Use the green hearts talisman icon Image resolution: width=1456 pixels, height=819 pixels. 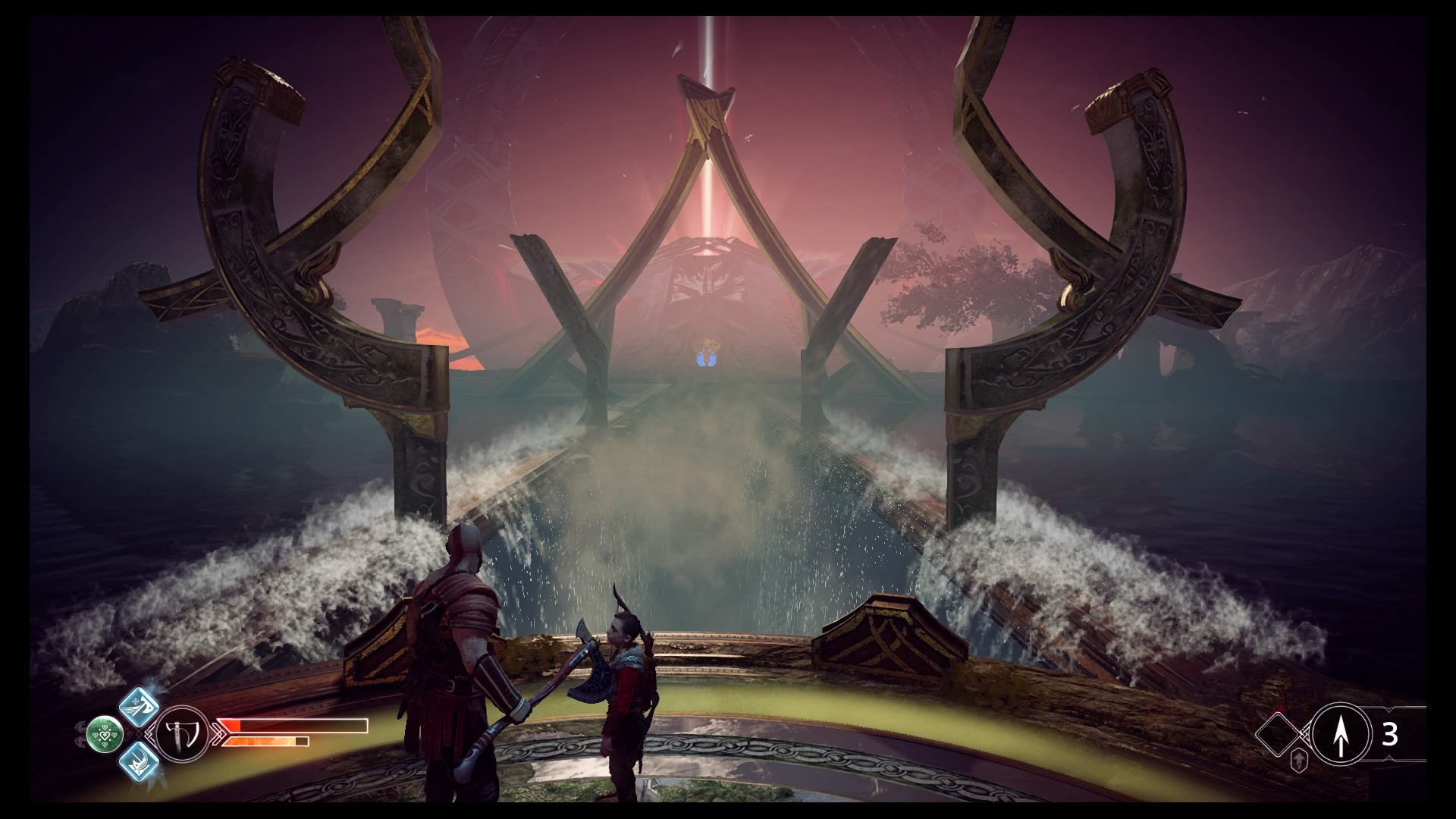pos(105,733)
